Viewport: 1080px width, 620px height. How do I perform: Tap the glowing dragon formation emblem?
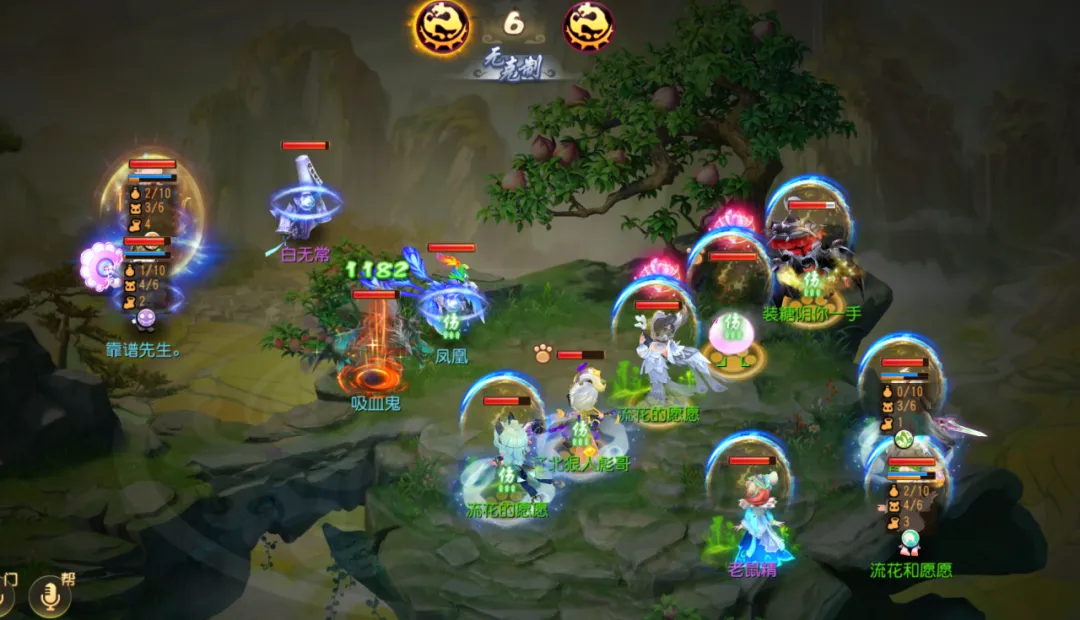pos(442,27)
